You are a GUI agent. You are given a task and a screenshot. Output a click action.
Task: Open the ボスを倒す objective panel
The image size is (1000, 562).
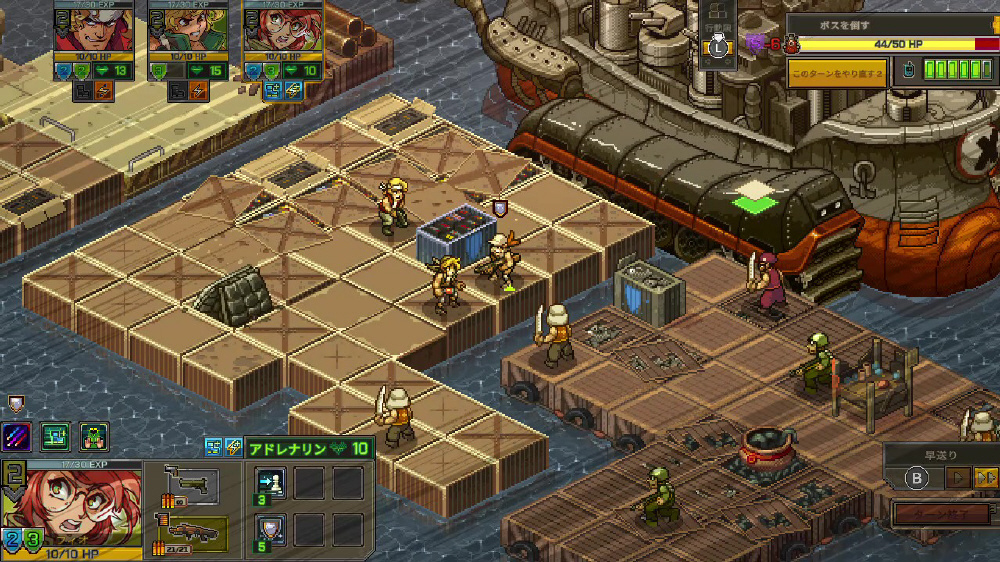890,26
